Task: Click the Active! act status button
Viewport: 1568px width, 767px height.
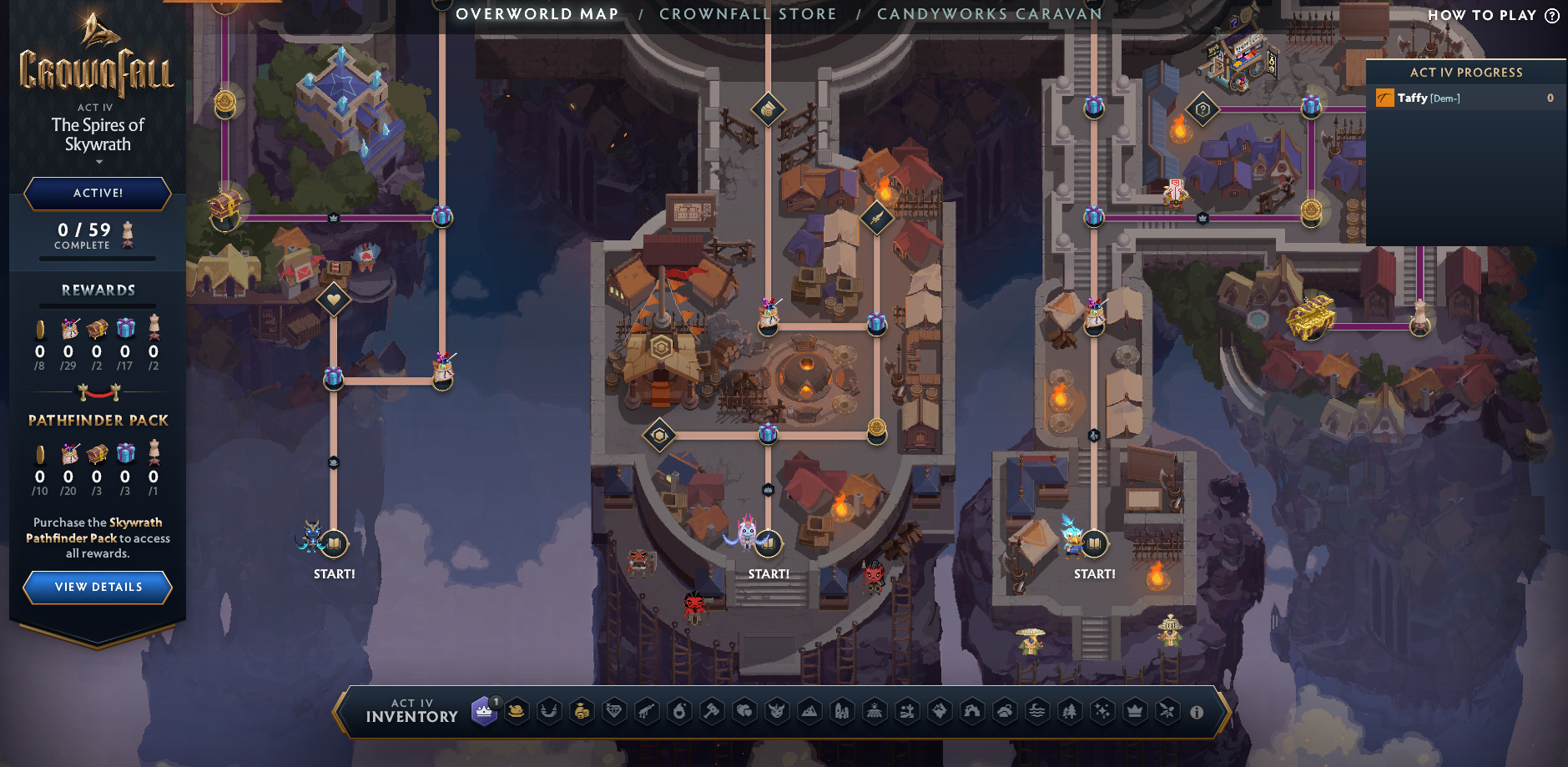Action: tap(98, 193)
